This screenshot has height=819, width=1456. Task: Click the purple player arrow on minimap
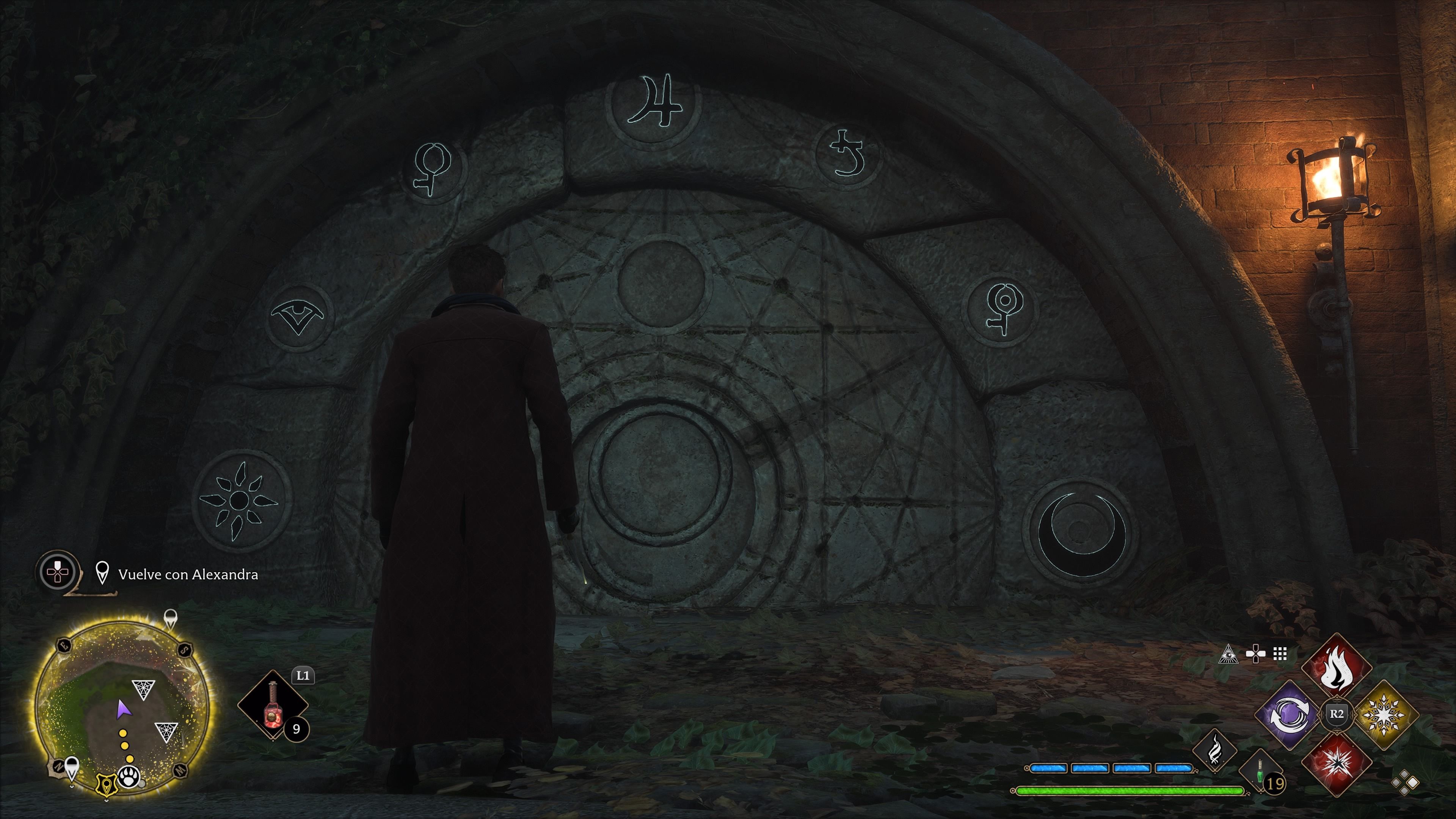coord(121,709)
